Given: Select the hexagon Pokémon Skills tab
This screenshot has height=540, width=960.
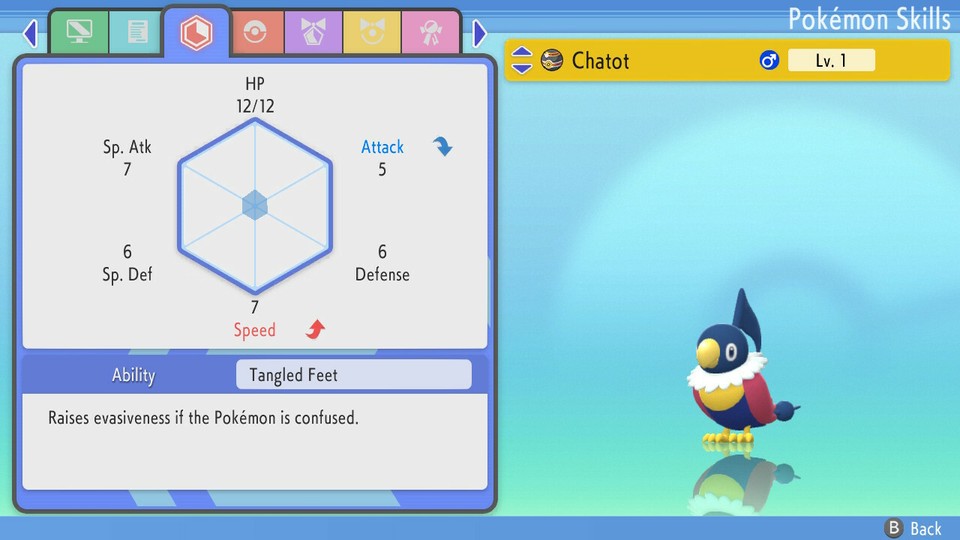Looking at the screenshot, I should tap(196, 33).
